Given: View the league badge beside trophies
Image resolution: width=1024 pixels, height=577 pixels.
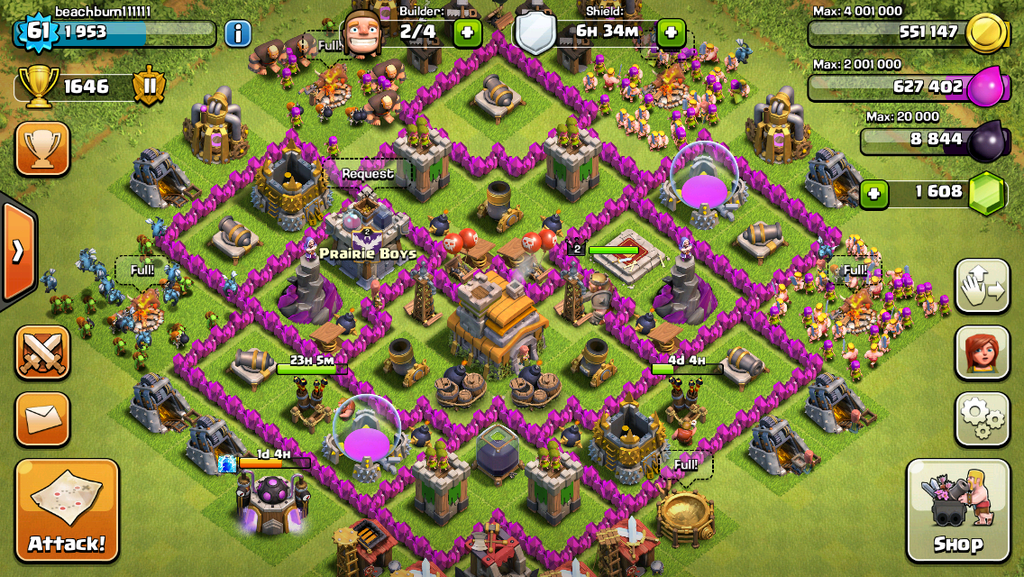Looking at the screenshot, I should 150,86.
